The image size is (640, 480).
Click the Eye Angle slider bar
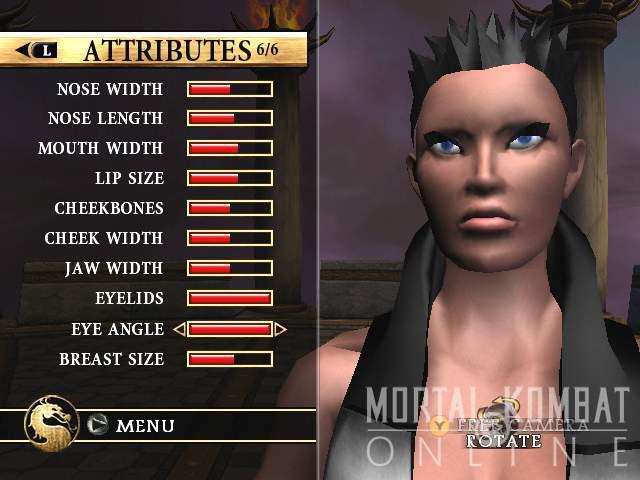tap(230, 329)
